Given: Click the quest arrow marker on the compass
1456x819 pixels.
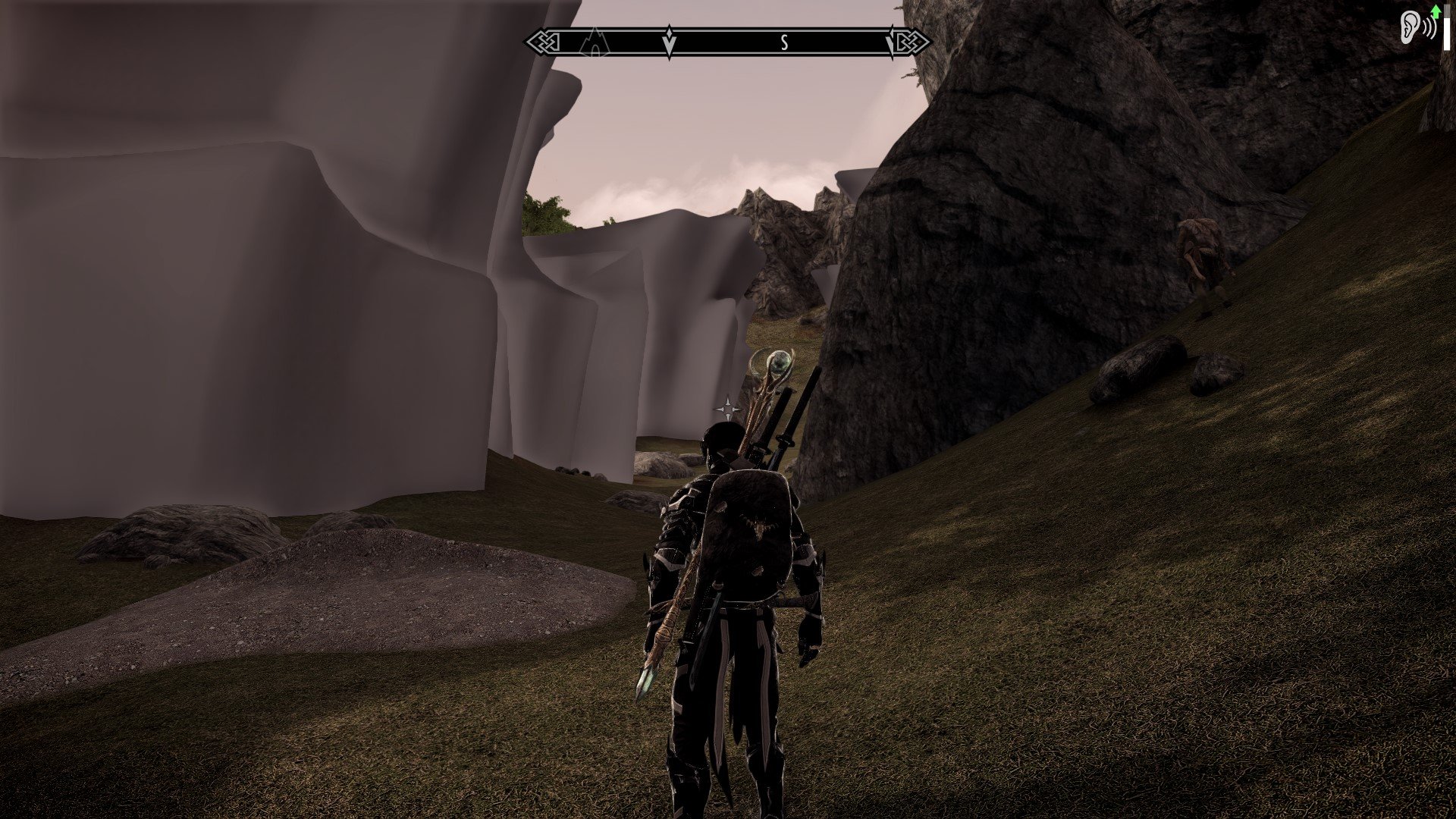Looking at the screenshot, I should tap(669, 42).
